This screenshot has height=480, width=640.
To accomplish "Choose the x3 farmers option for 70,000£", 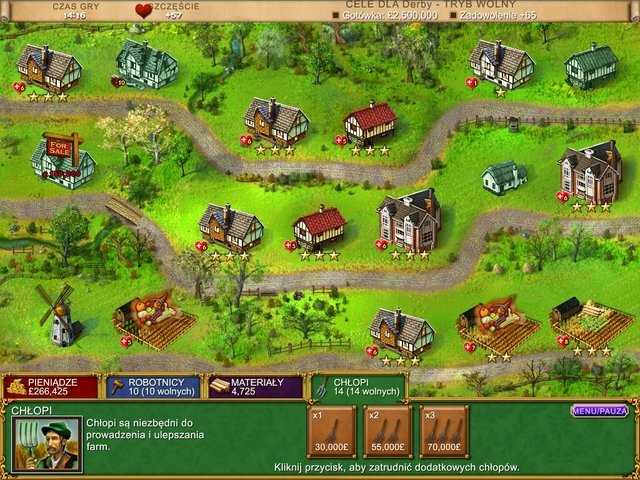I will [444, 432].
